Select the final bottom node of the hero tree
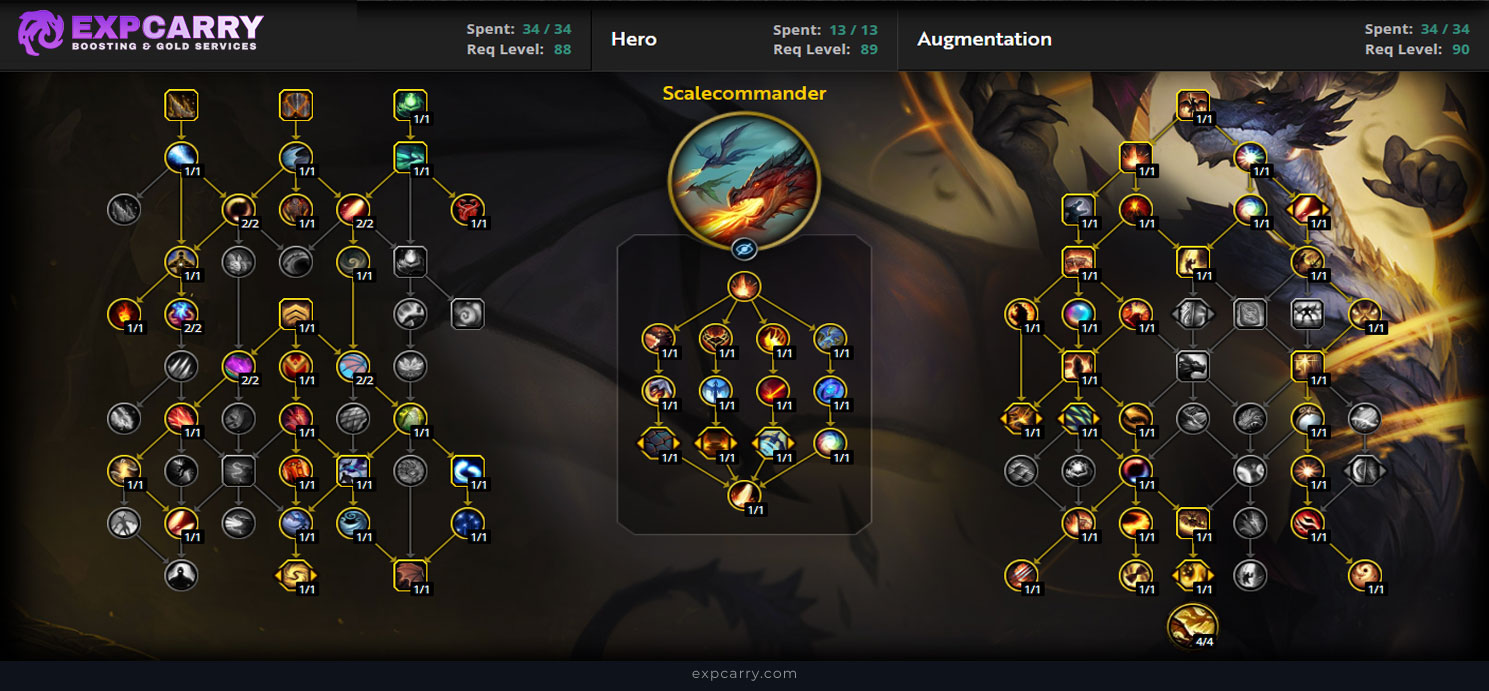This screenshot has height=691, width=1489. pos(743,494)
